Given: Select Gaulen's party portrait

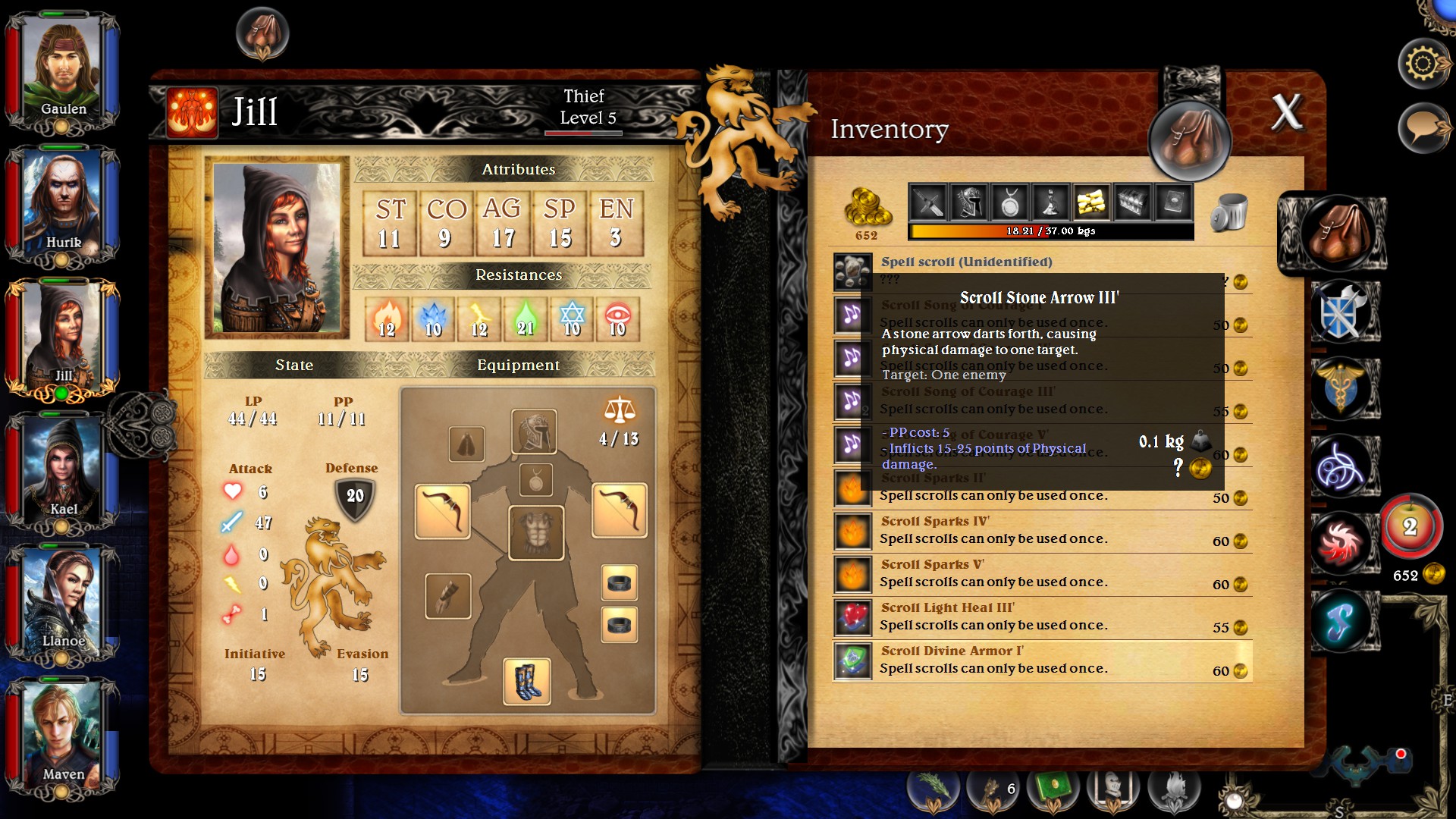Looking at the screenshot, I should tap(62, 69).
